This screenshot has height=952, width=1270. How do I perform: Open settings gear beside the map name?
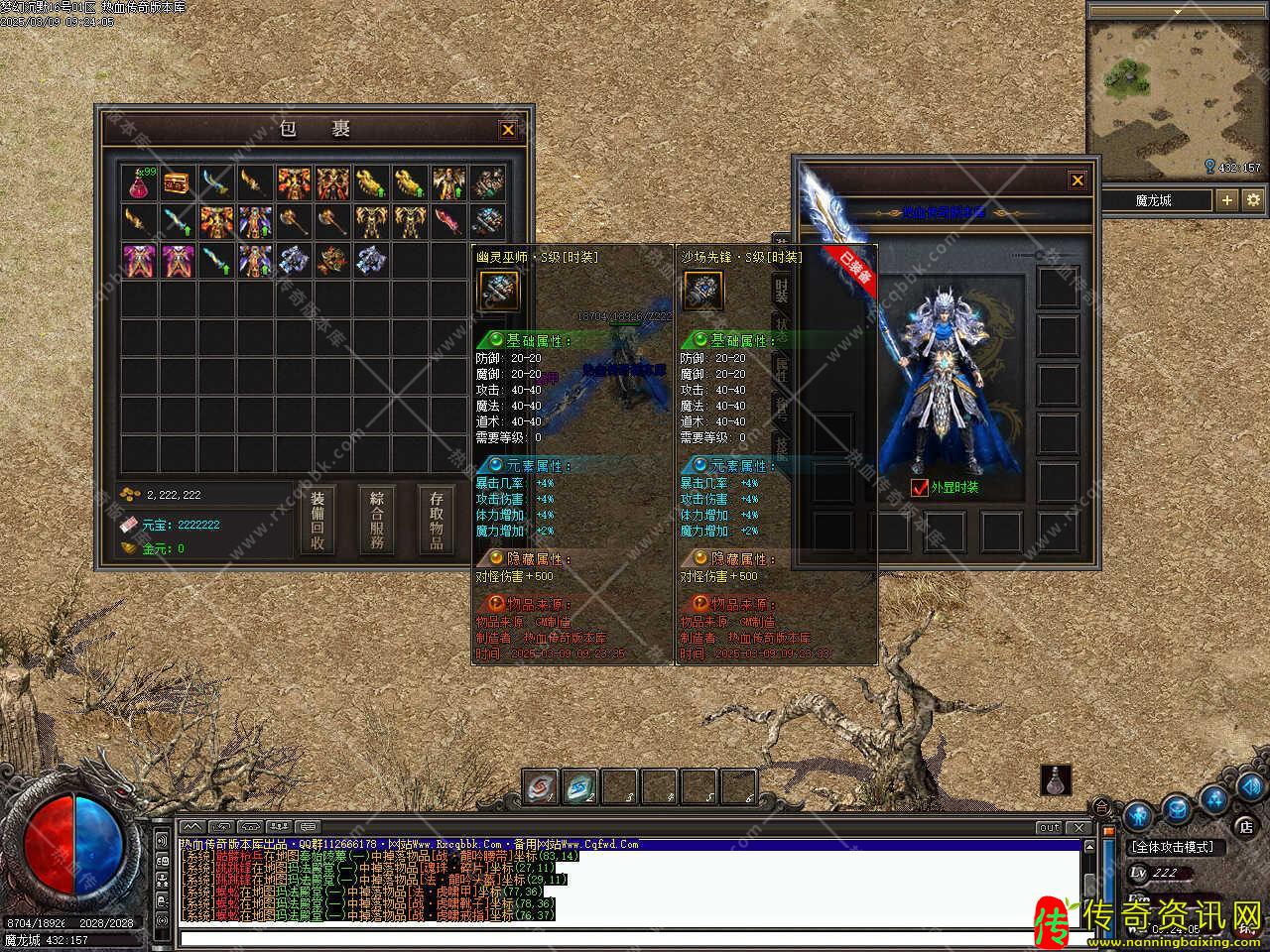pyautogui.click(x=1253, y=200)
